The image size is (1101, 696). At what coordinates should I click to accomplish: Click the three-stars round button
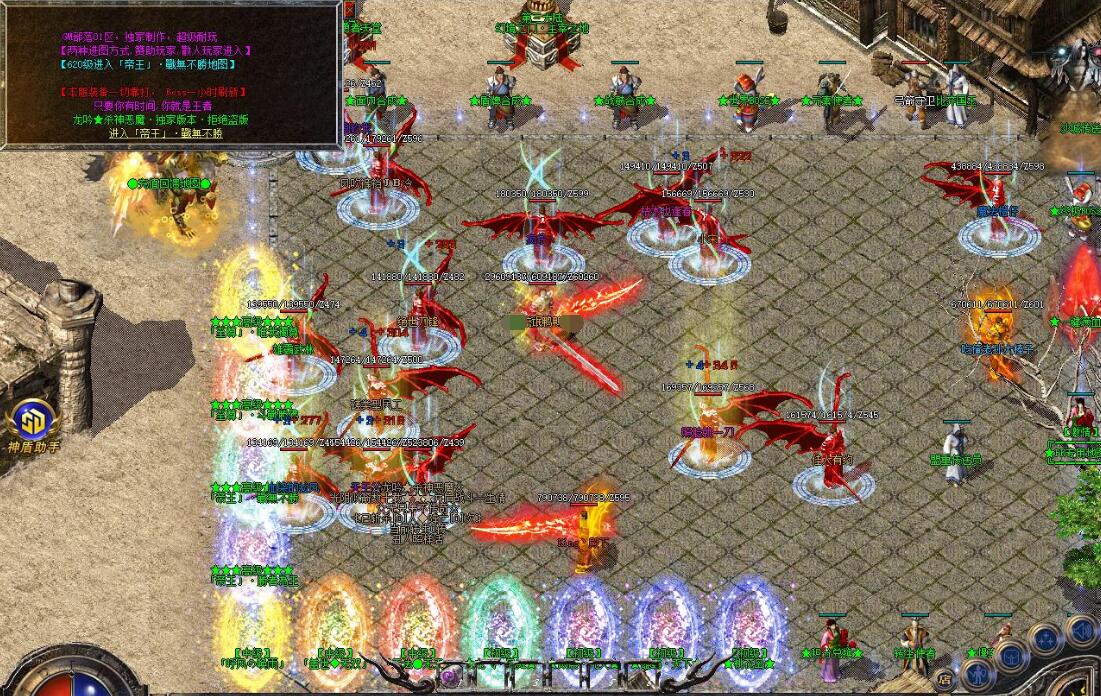pyautogui.click(x=1046, y=637)
